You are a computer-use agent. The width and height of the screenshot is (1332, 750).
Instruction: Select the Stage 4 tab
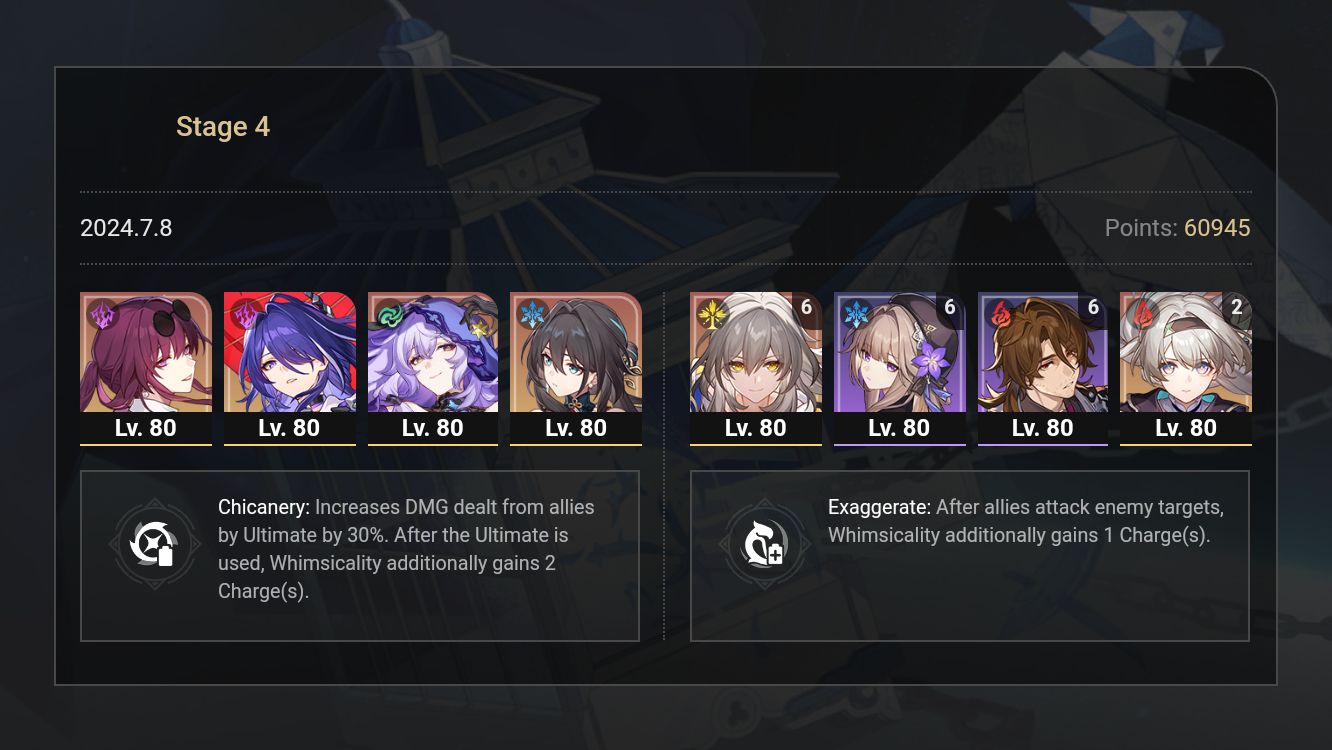point(222,126)
